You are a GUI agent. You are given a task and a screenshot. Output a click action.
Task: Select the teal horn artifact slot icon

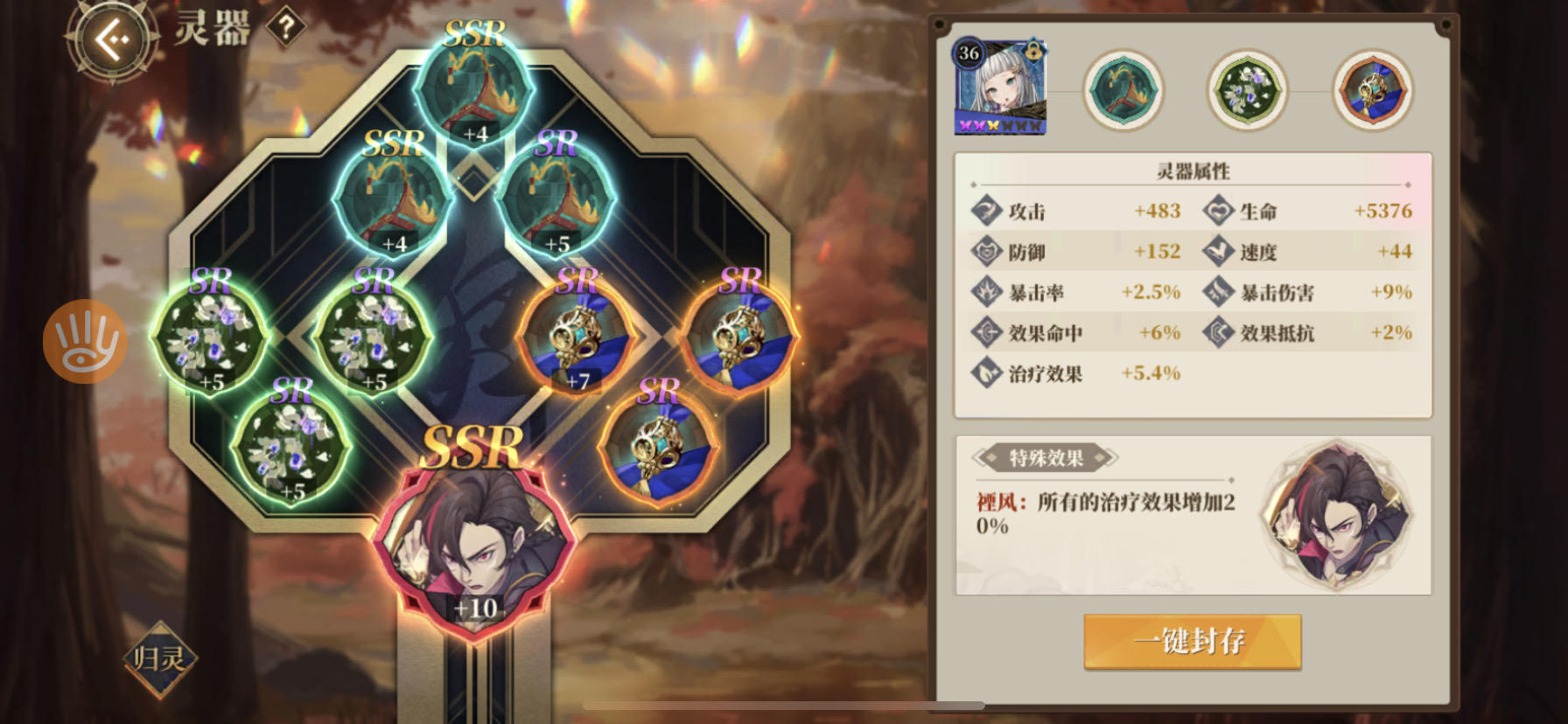tap(1124, 88)
